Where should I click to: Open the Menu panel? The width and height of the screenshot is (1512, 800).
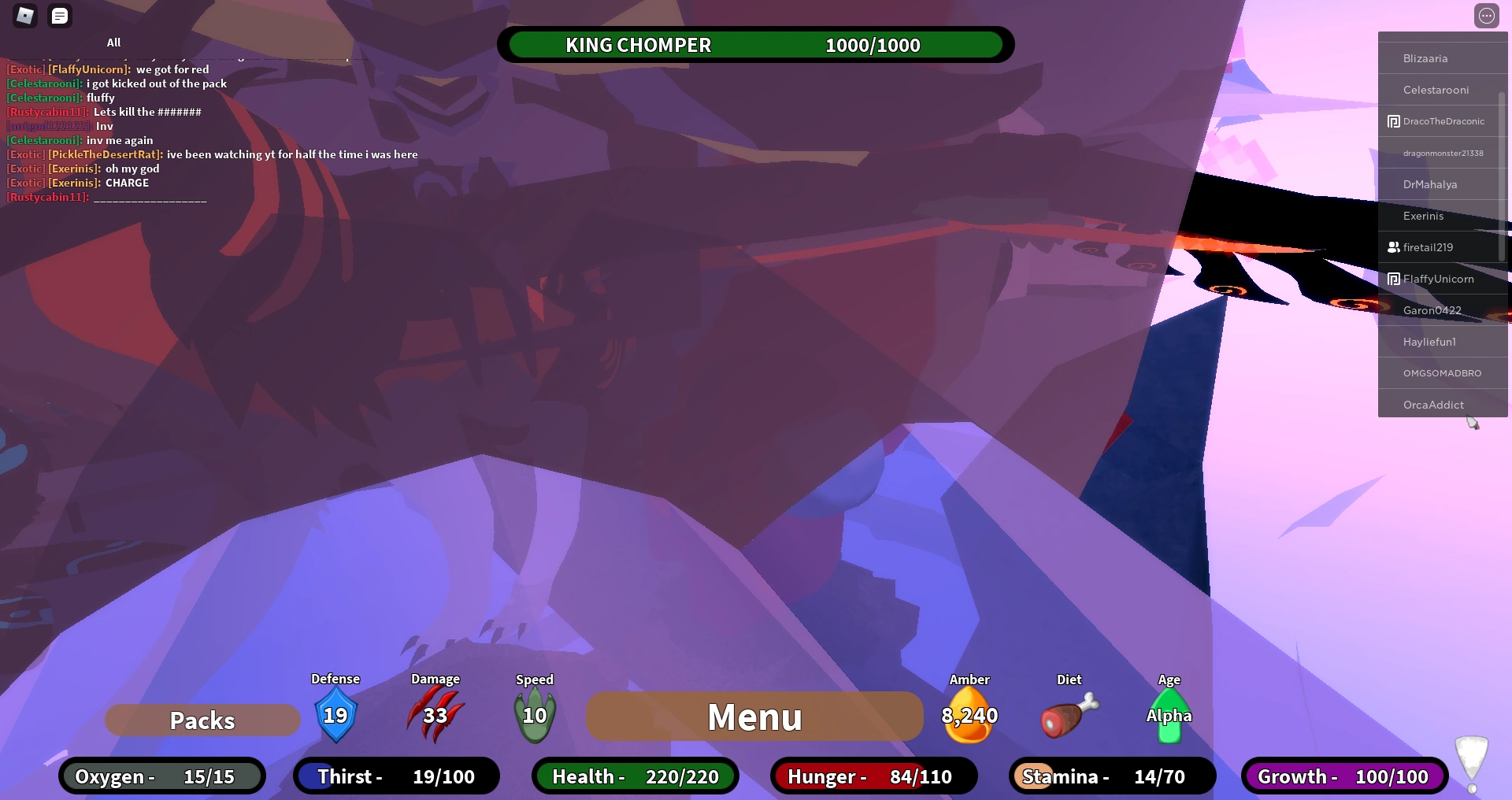pyautogui.click(x=754, y=717)
